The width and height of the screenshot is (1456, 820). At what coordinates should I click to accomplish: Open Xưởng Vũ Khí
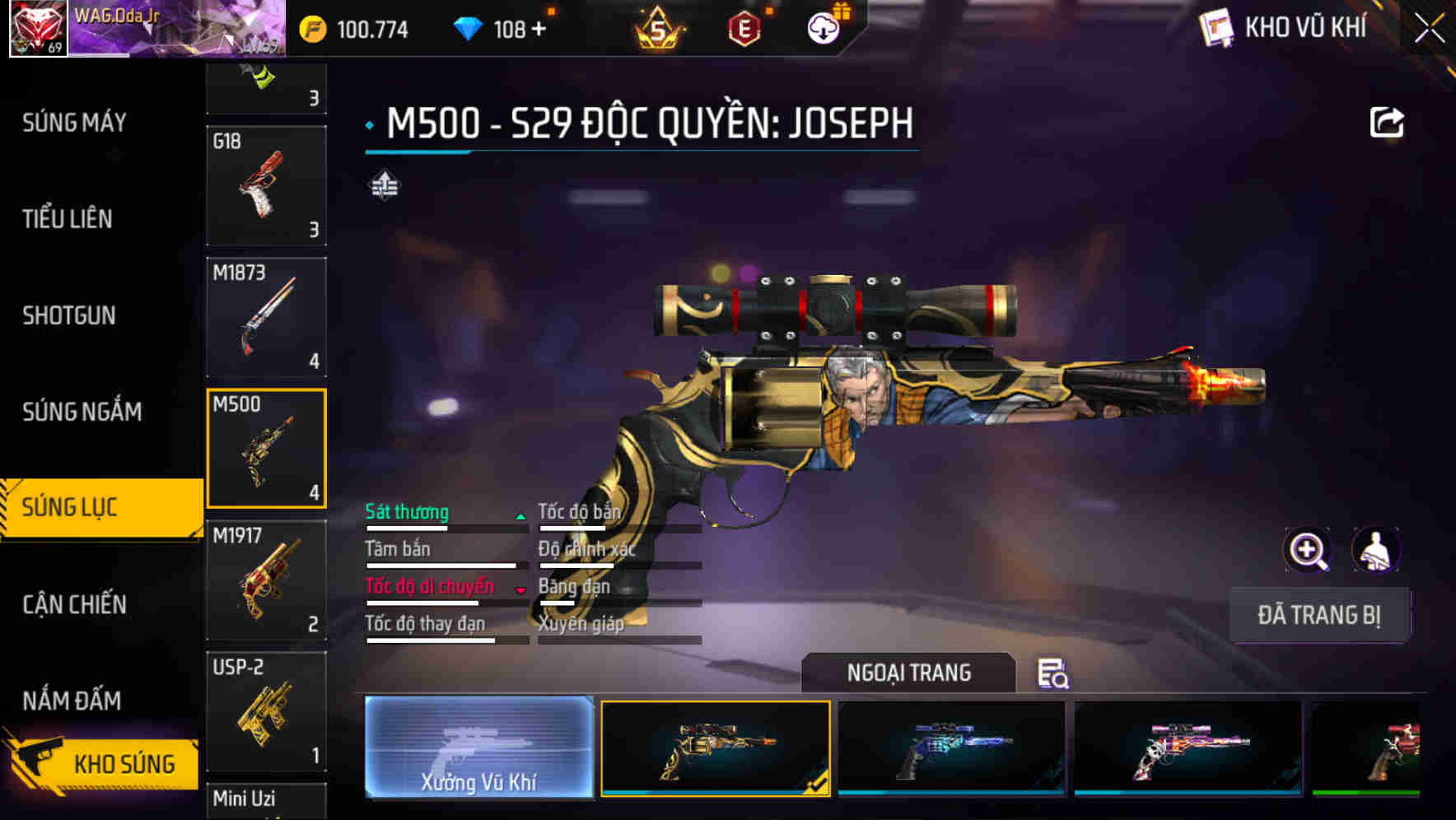click(x=478, y=748)
